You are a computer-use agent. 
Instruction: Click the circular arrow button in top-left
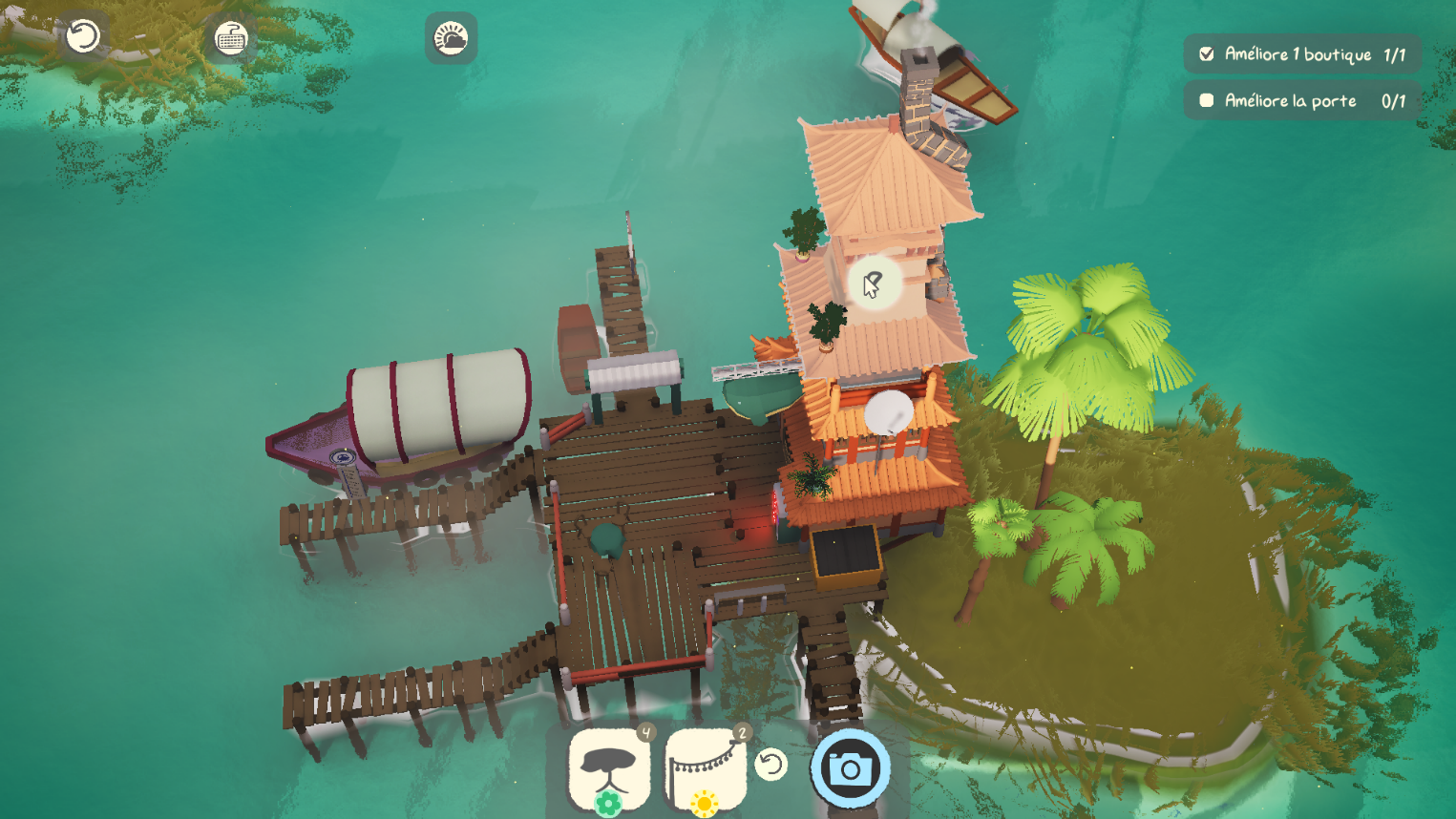(83, 37)
